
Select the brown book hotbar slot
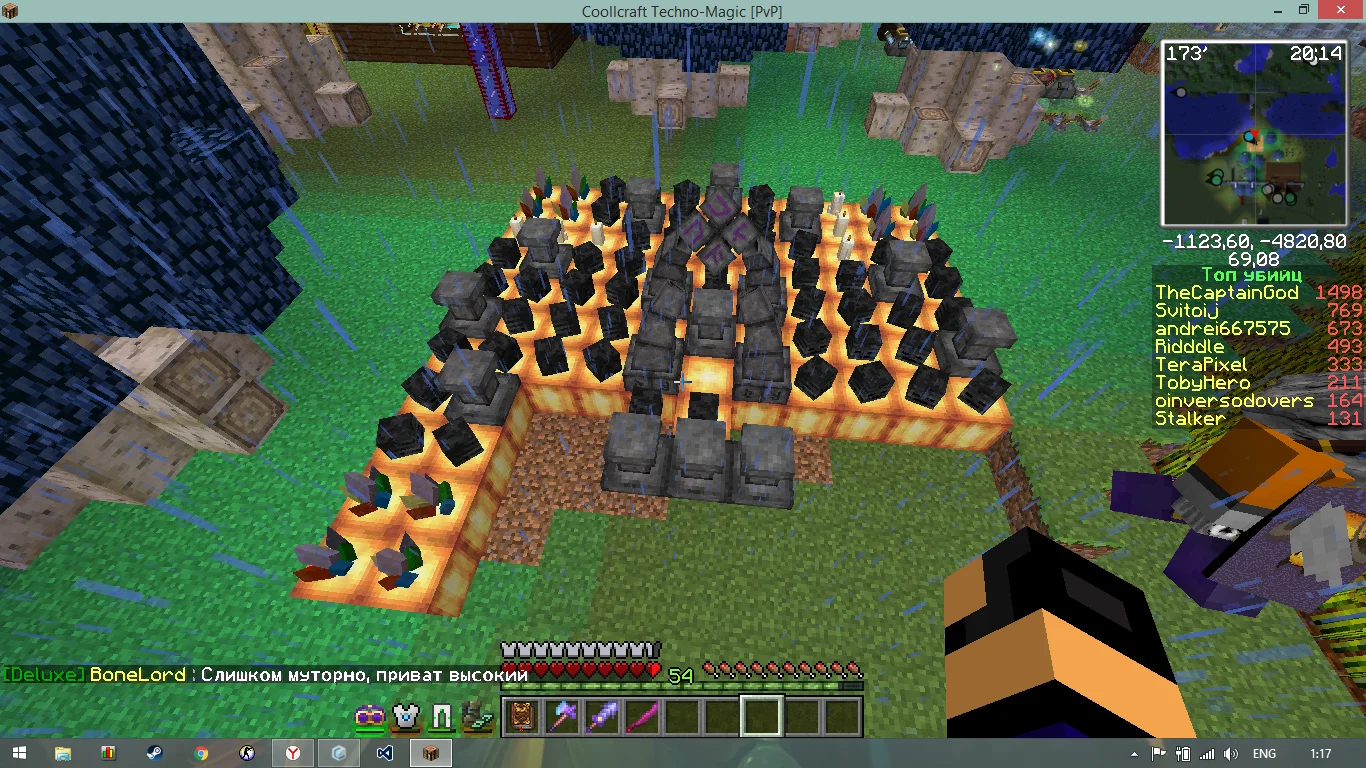click(521, 716)
